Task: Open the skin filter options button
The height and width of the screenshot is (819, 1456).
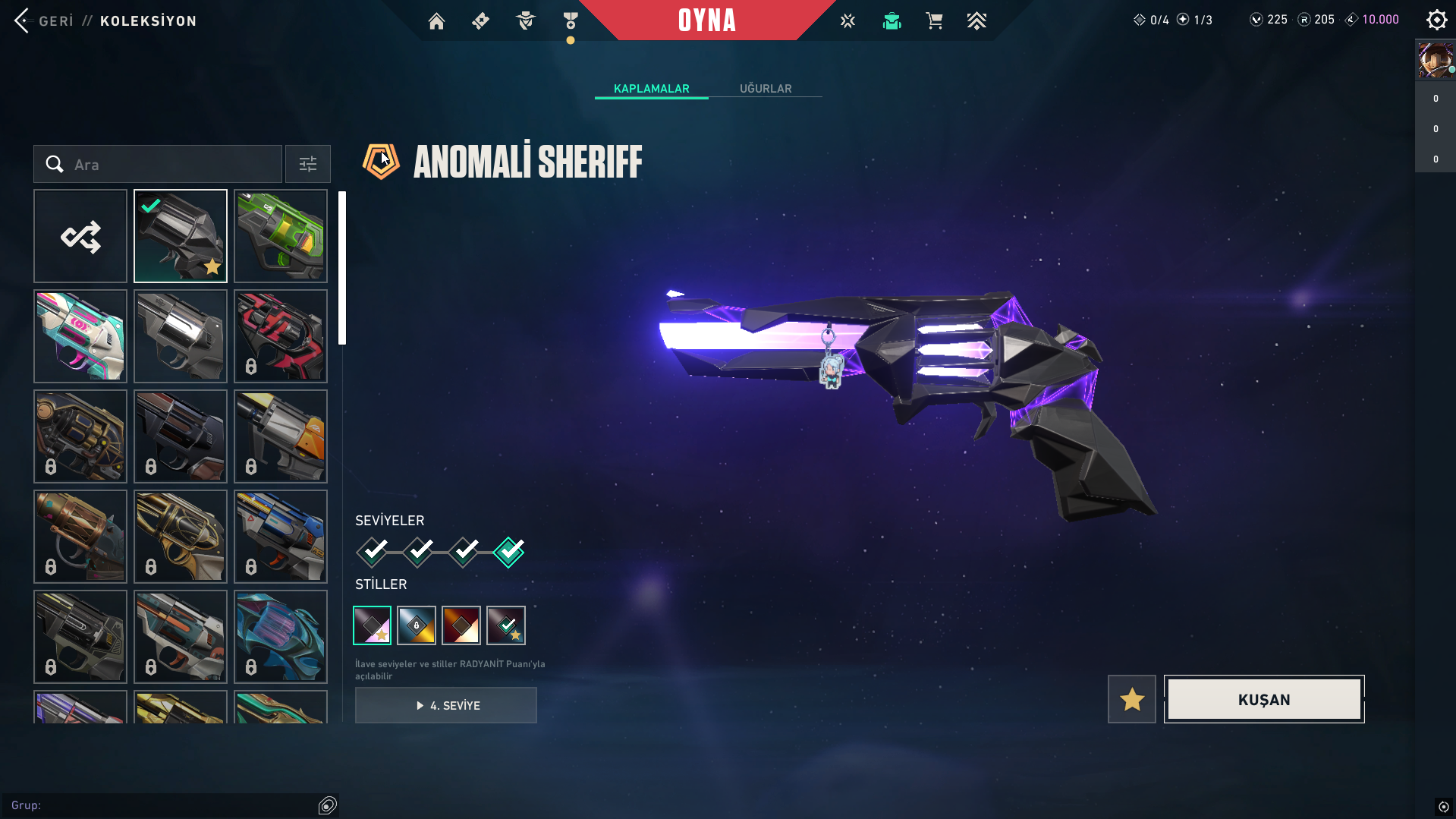Action: click(308, 165)
